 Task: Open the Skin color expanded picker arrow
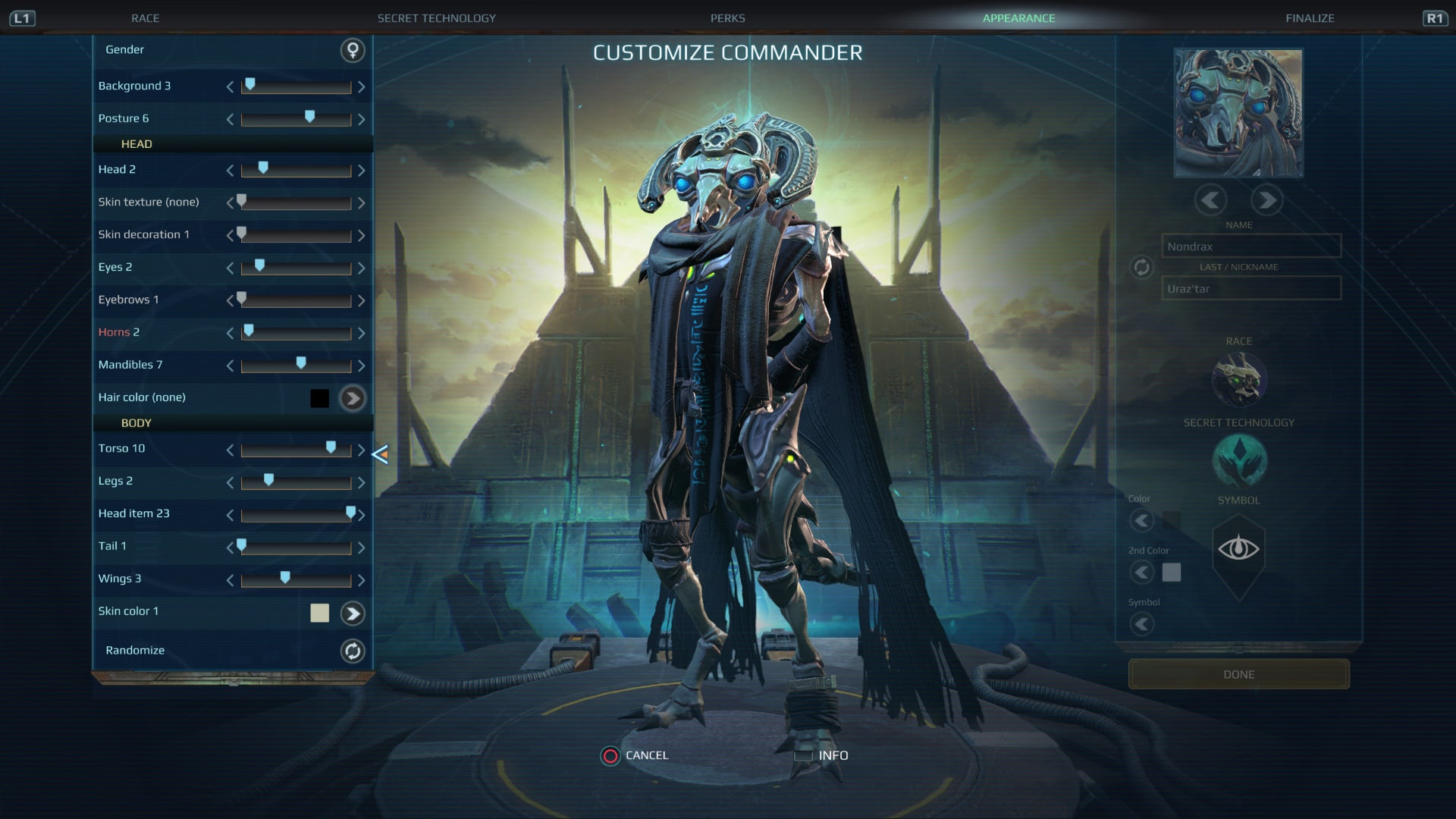(351, 612)
